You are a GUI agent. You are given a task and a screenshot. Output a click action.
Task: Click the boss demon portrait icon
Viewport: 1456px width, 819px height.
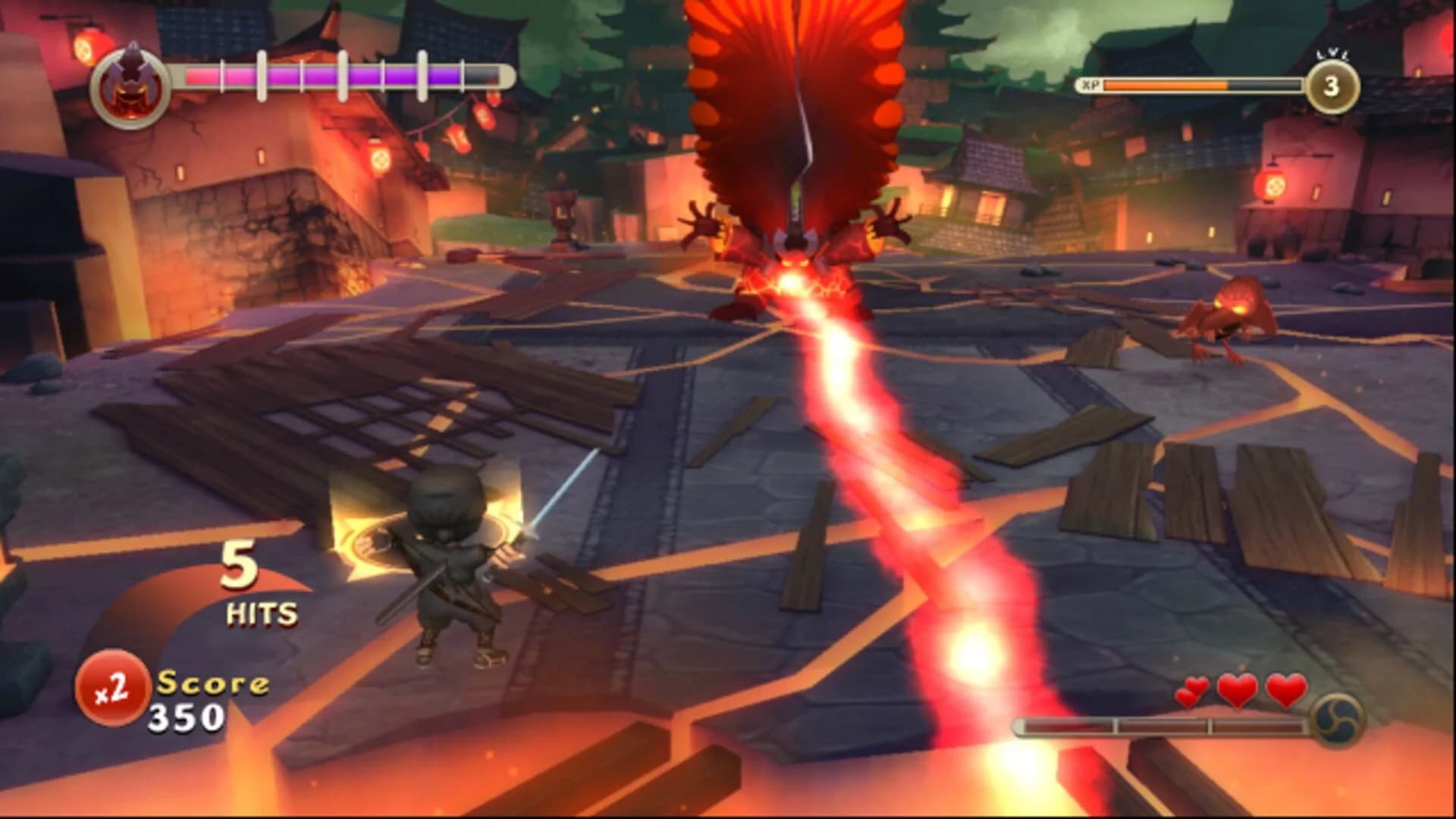tap(129, 80)
